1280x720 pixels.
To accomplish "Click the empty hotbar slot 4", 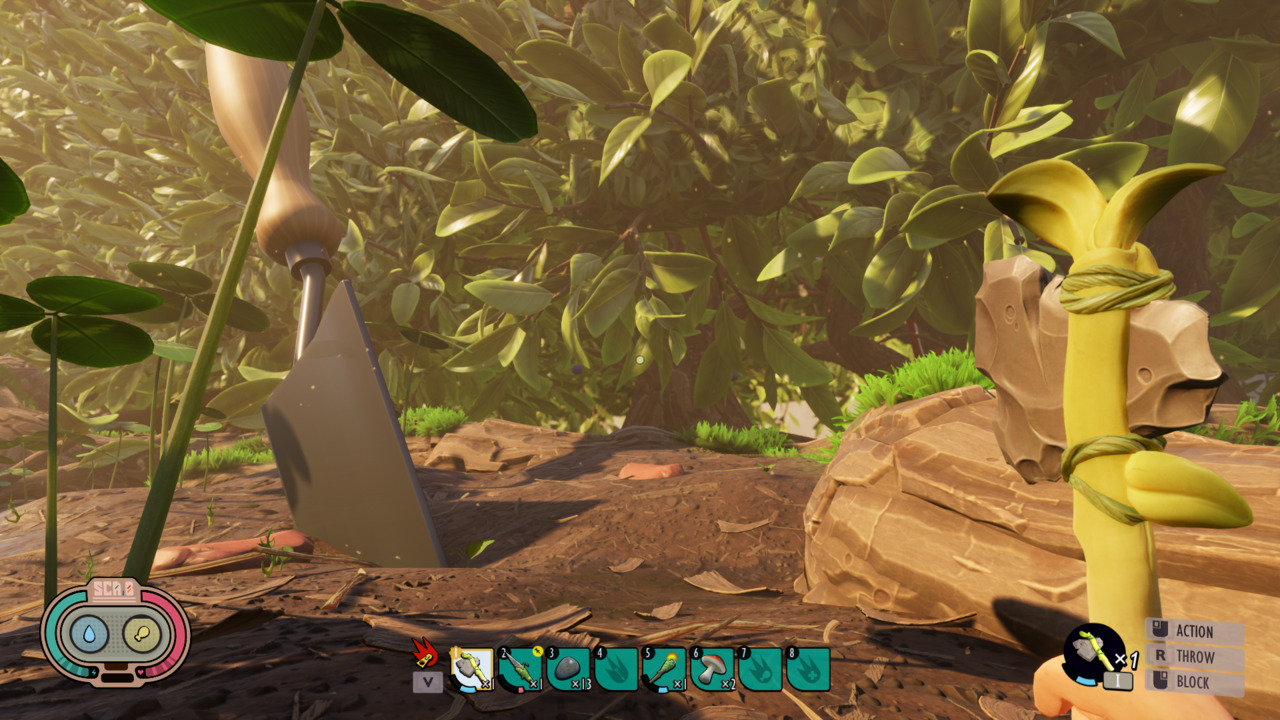I will 617,668.
